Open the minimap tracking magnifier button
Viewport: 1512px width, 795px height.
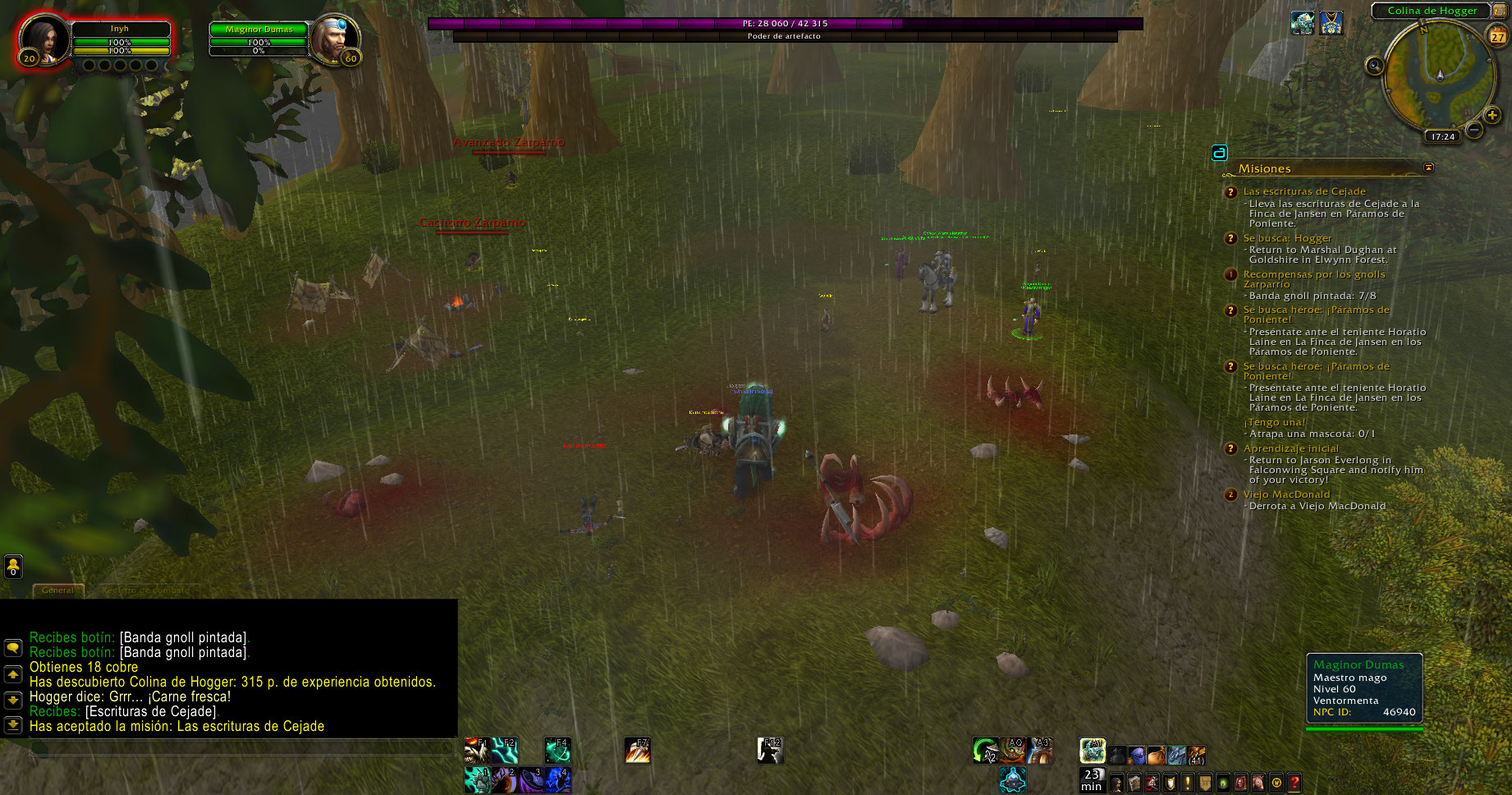pos(1374,66)
